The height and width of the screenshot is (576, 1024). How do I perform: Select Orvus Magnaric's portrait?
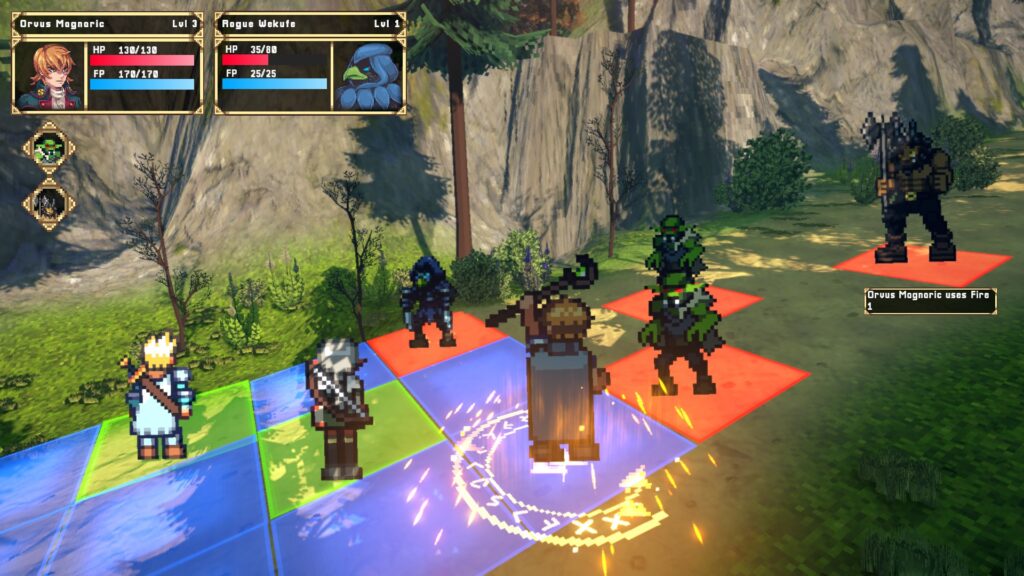51,75
